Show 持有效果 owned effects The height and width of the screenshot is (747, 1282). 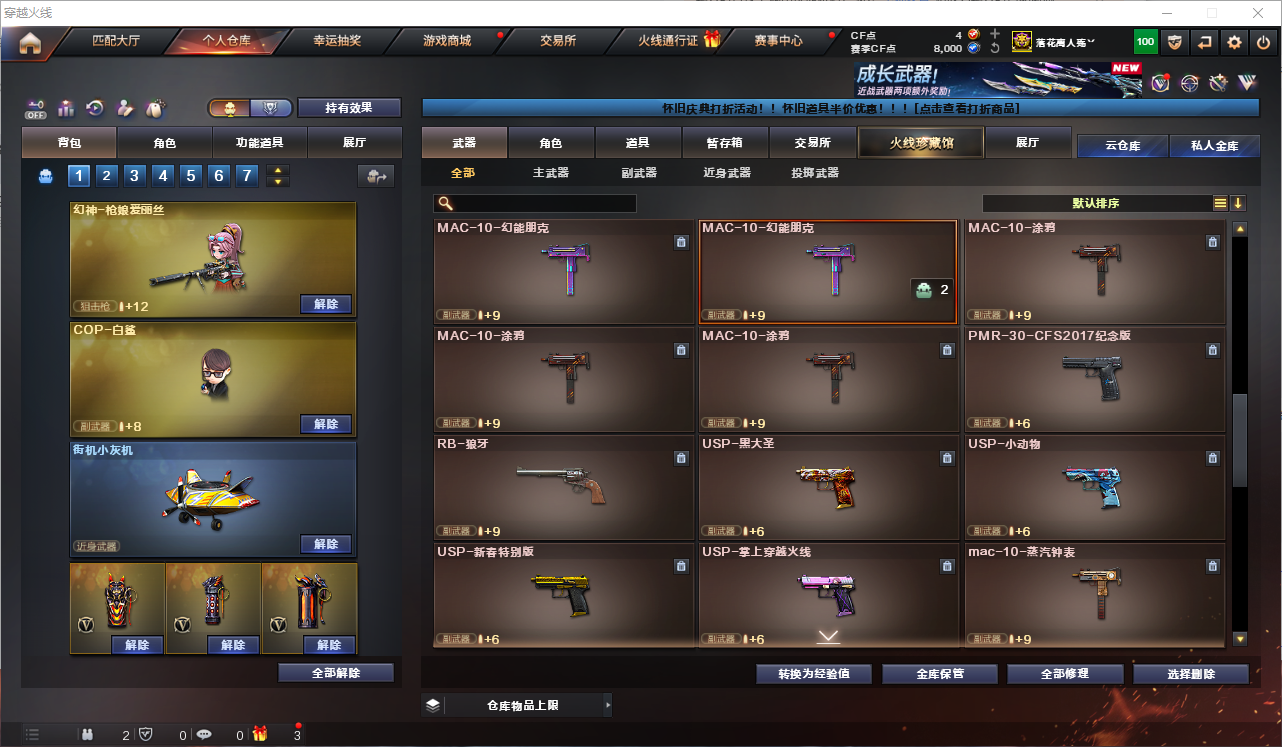348,108
